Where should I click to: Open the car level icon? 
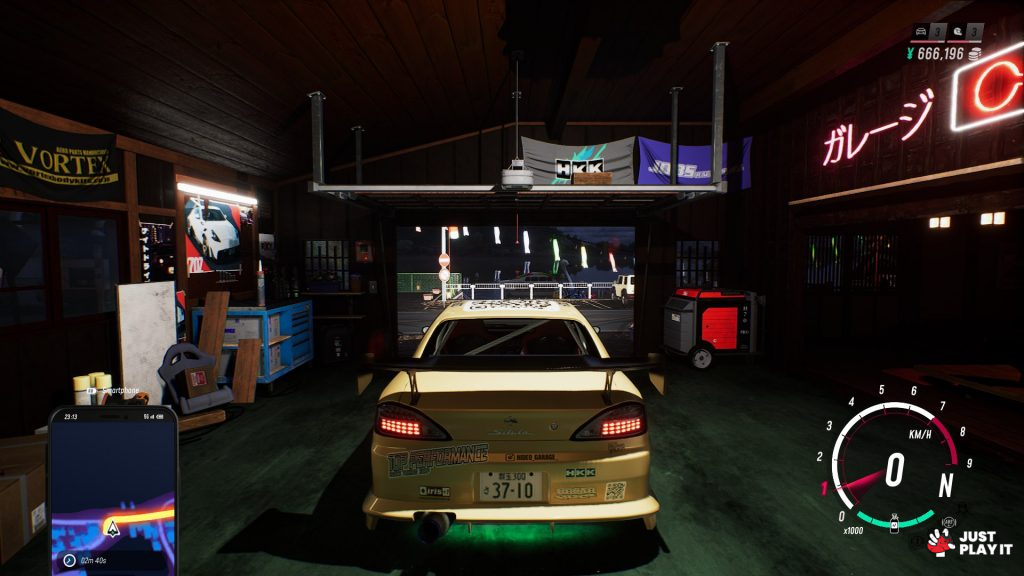921,33
